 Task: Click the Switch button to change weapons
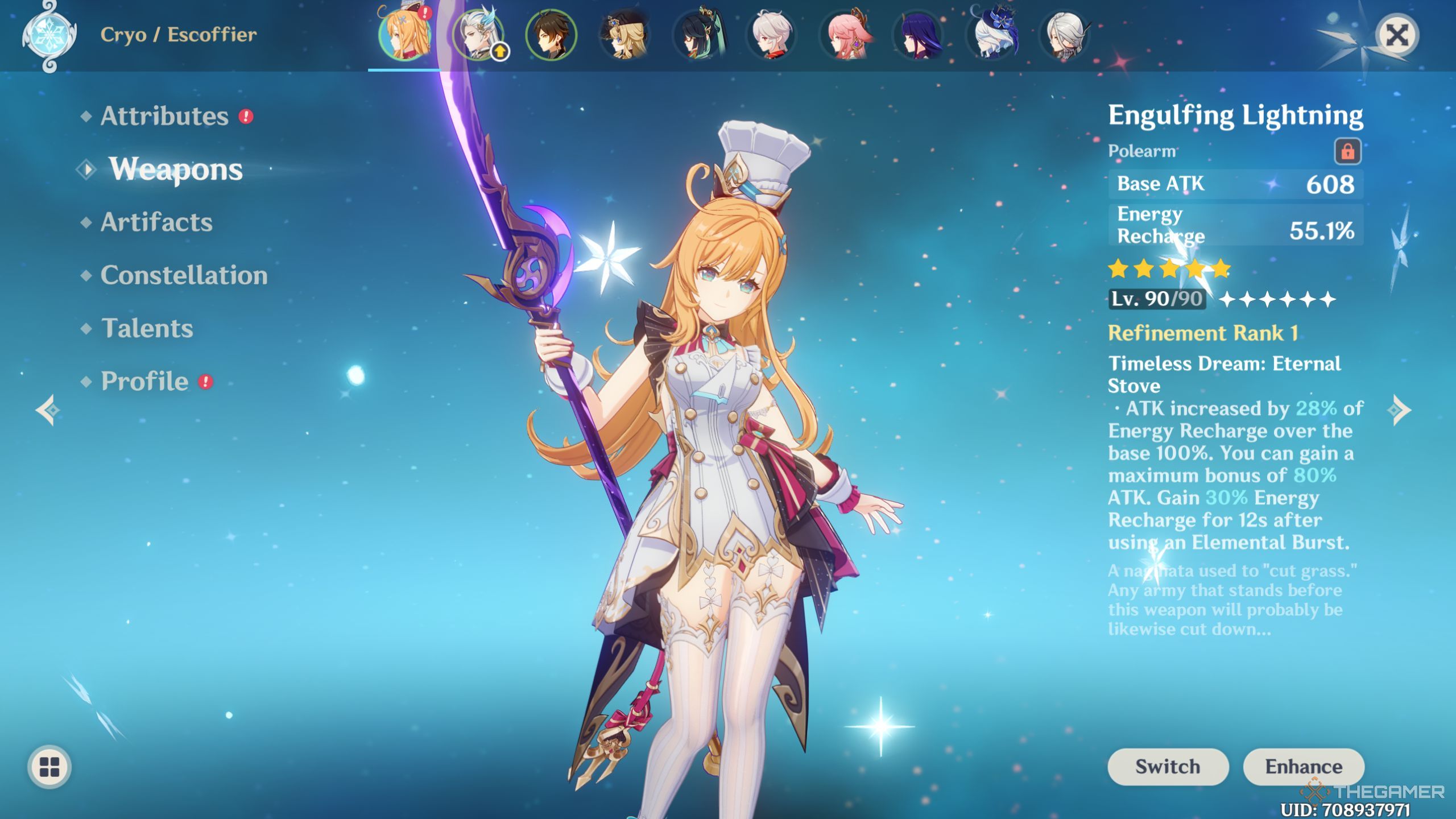point(1167,766)
